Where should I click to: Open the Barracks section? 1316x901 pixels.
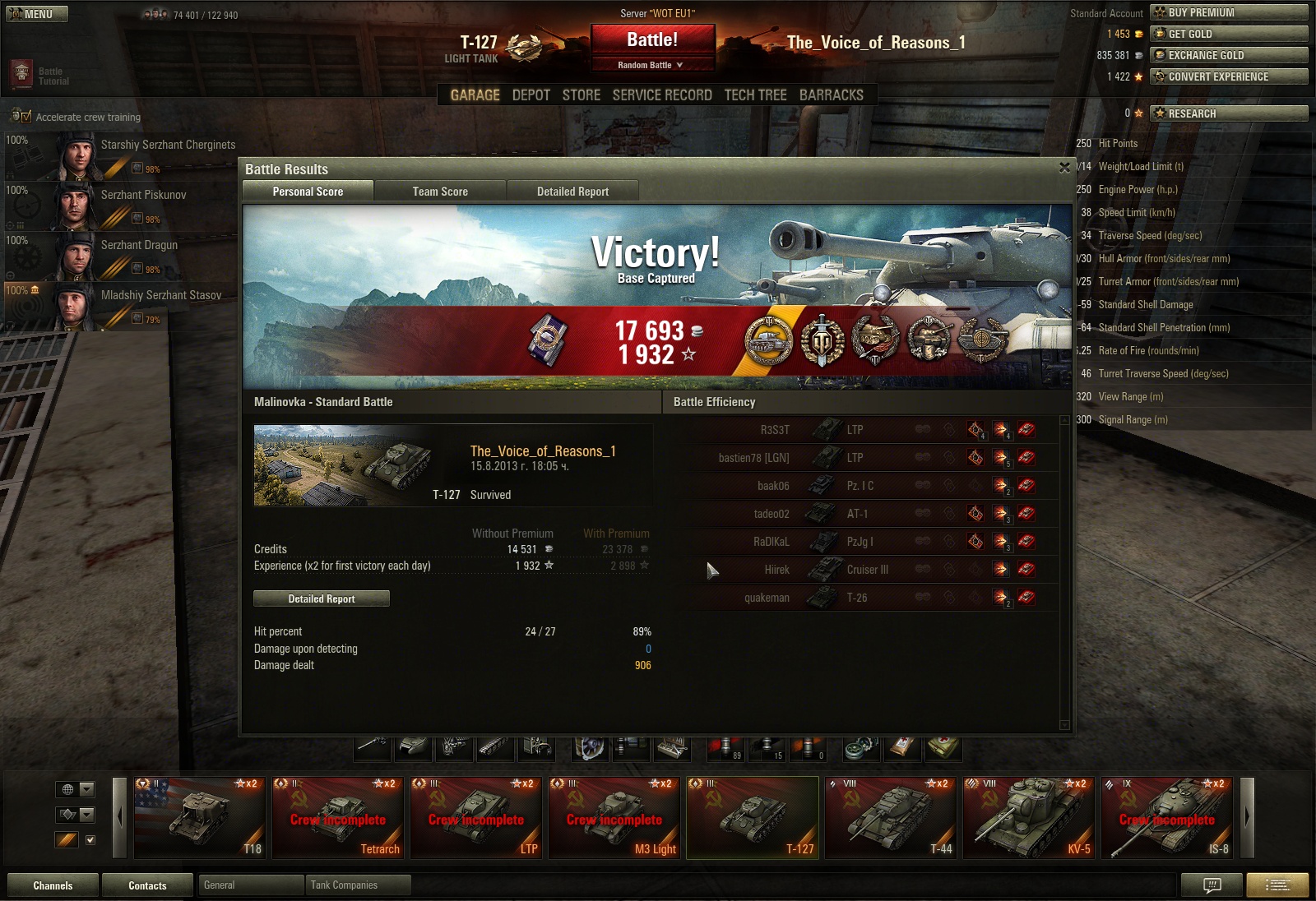[831, 95]
